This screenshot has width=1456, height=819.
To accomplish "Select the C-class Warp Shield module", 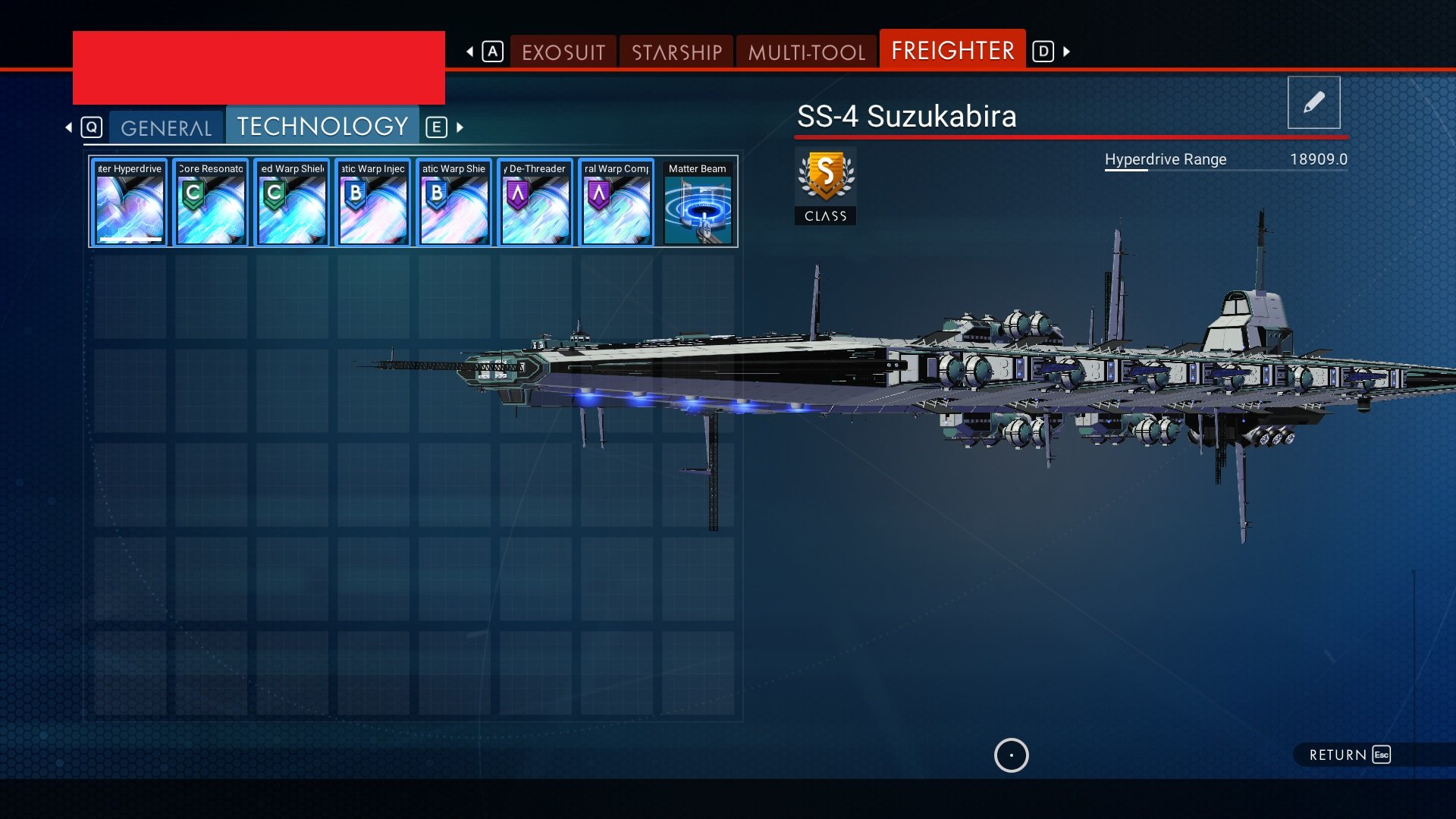I will (292, 202).
